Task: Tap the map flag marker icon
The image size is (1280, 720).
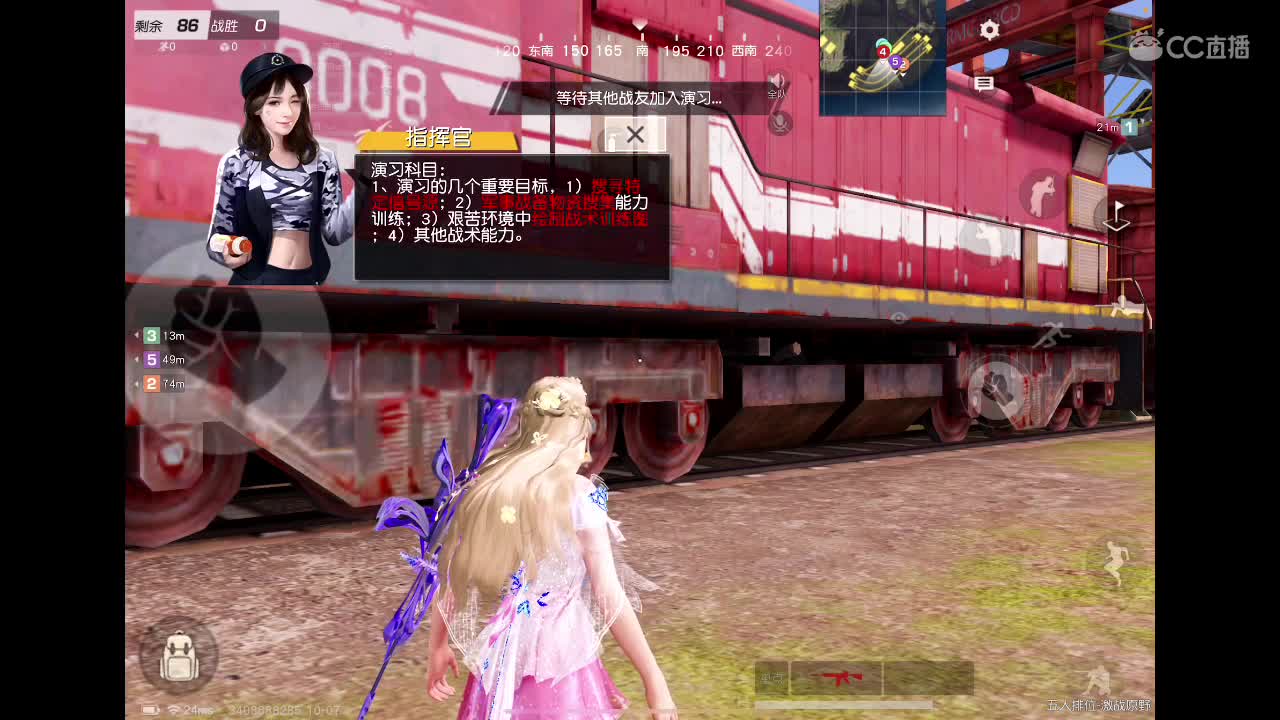Action: point(1117,213)
